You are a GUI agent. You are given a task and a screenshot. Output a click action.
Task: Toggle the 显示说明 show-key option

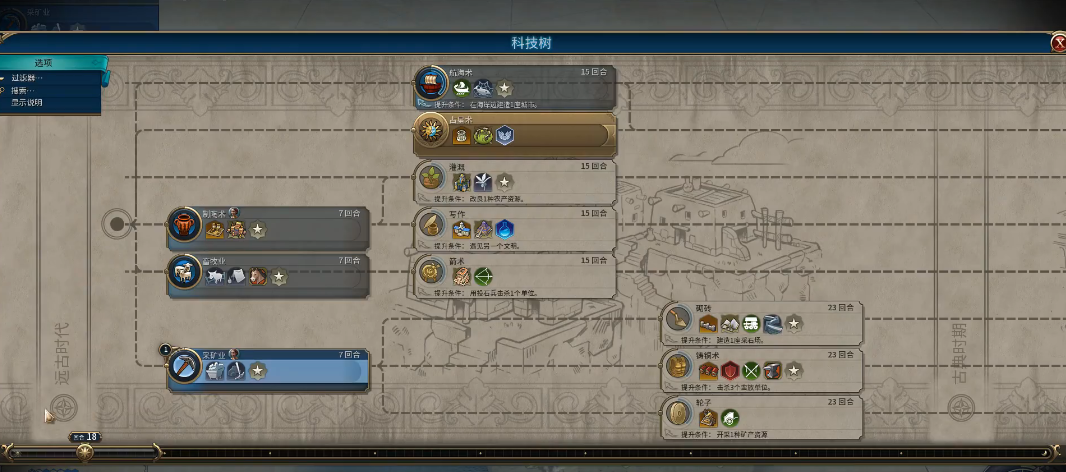click(28, 102)
